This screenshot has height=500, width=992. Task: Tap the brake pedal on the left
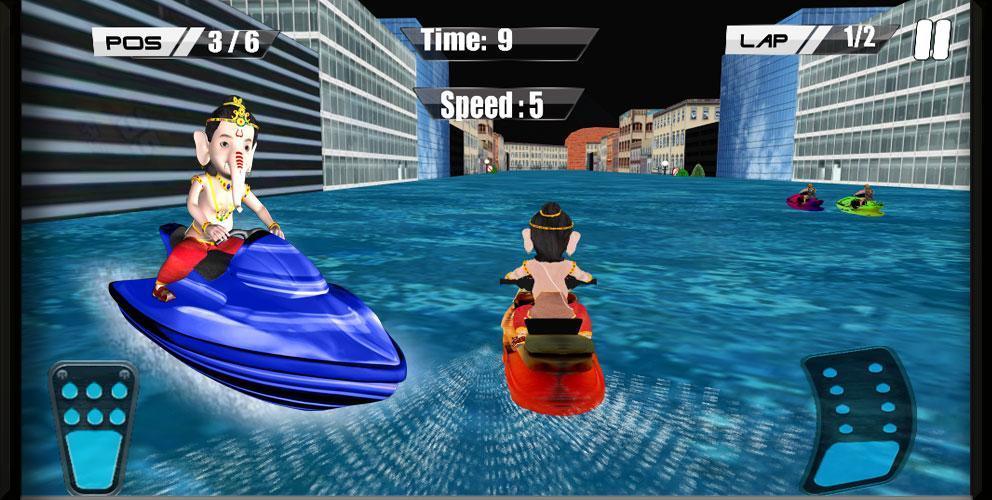tap(93, 425)
